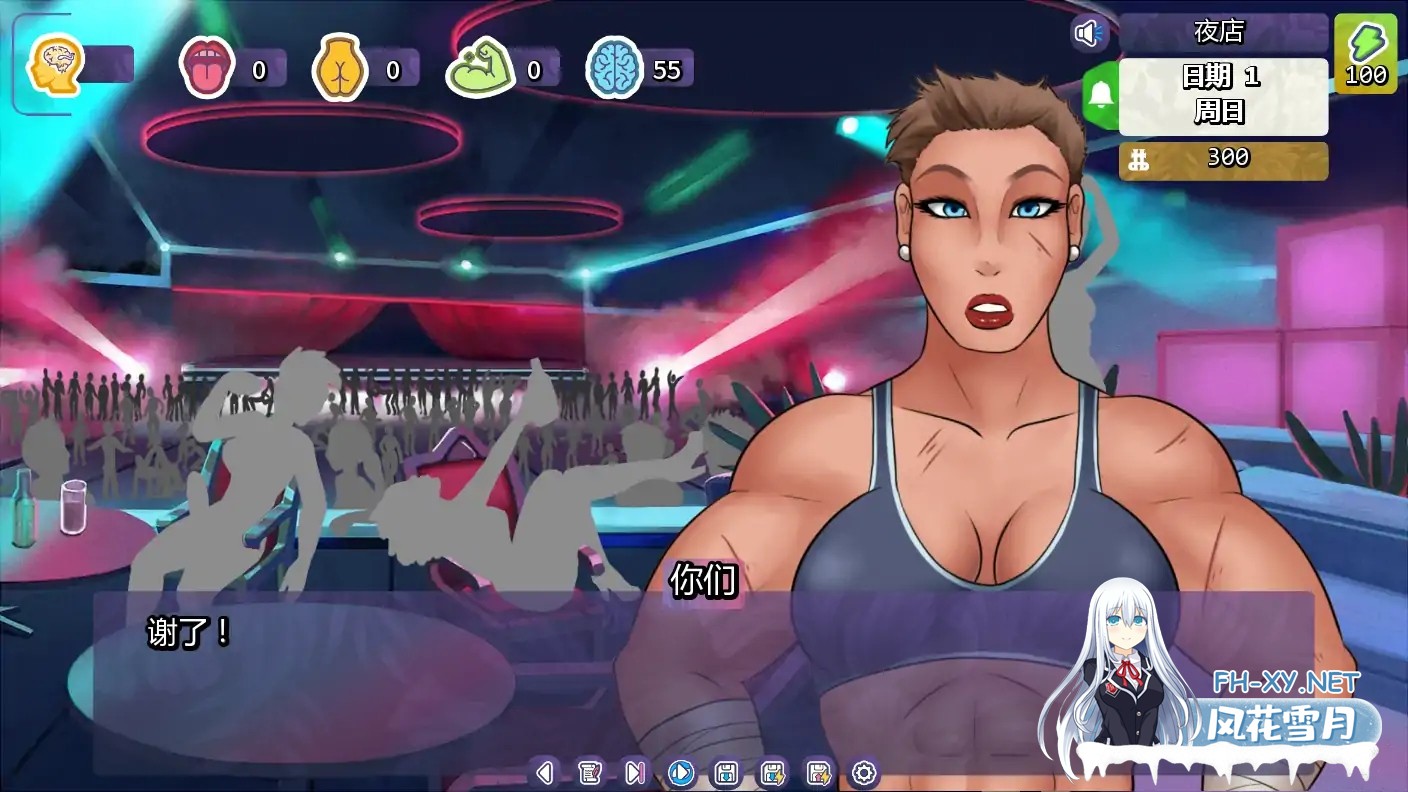
Task: Click the gold money counter showing 300
Action: (1222, 158)
